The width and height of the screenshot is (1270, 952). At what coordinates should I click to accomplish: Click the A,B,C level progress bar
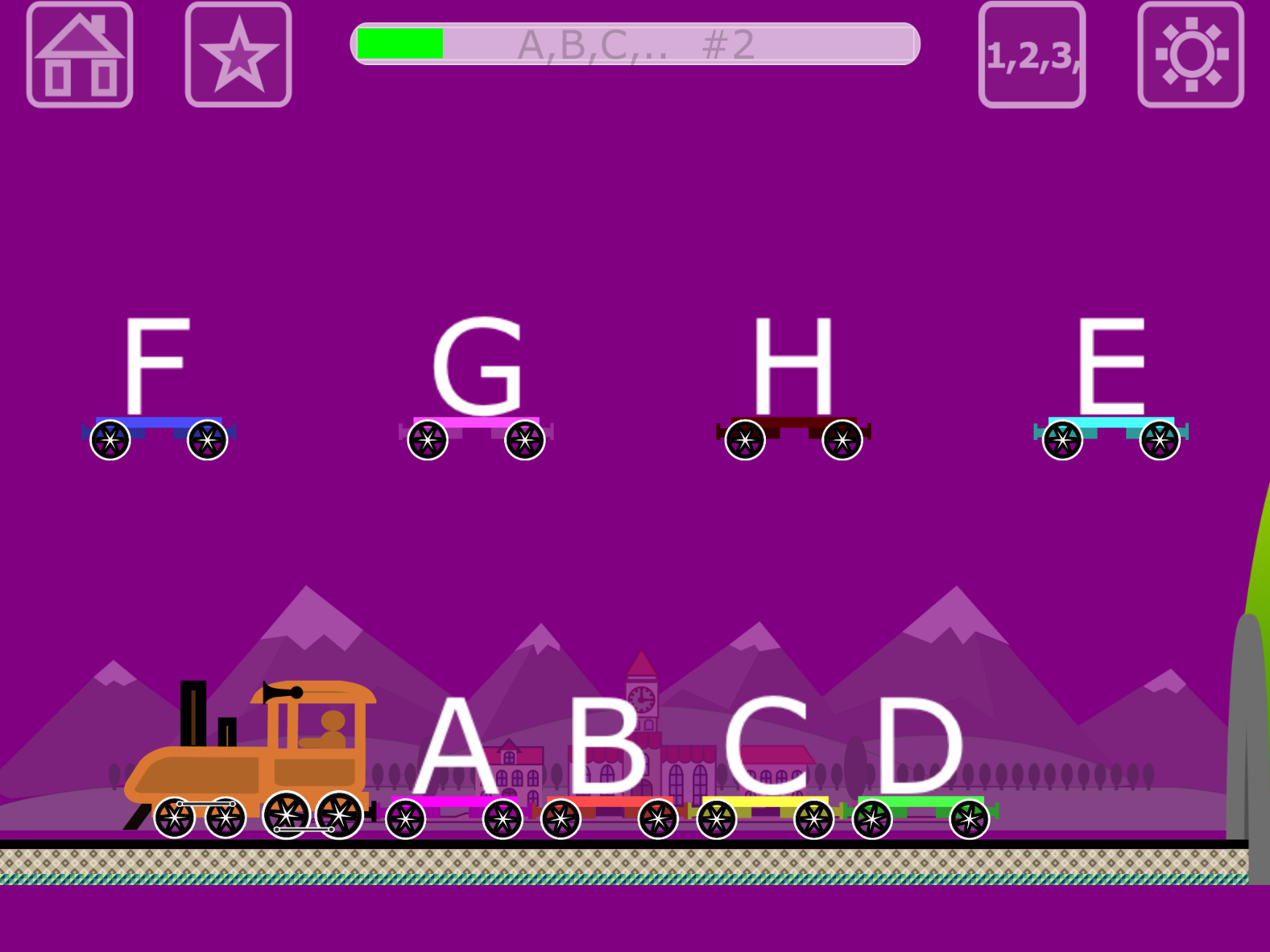coord(635,47)
